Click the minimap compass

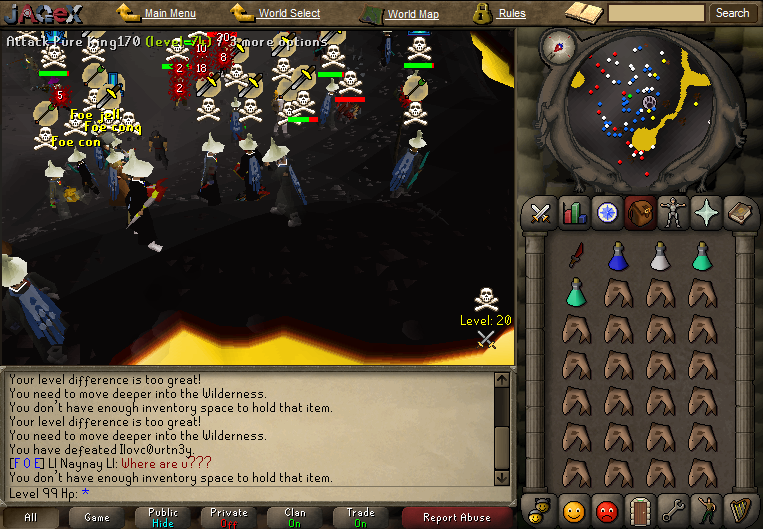click(x=556, y=45)
